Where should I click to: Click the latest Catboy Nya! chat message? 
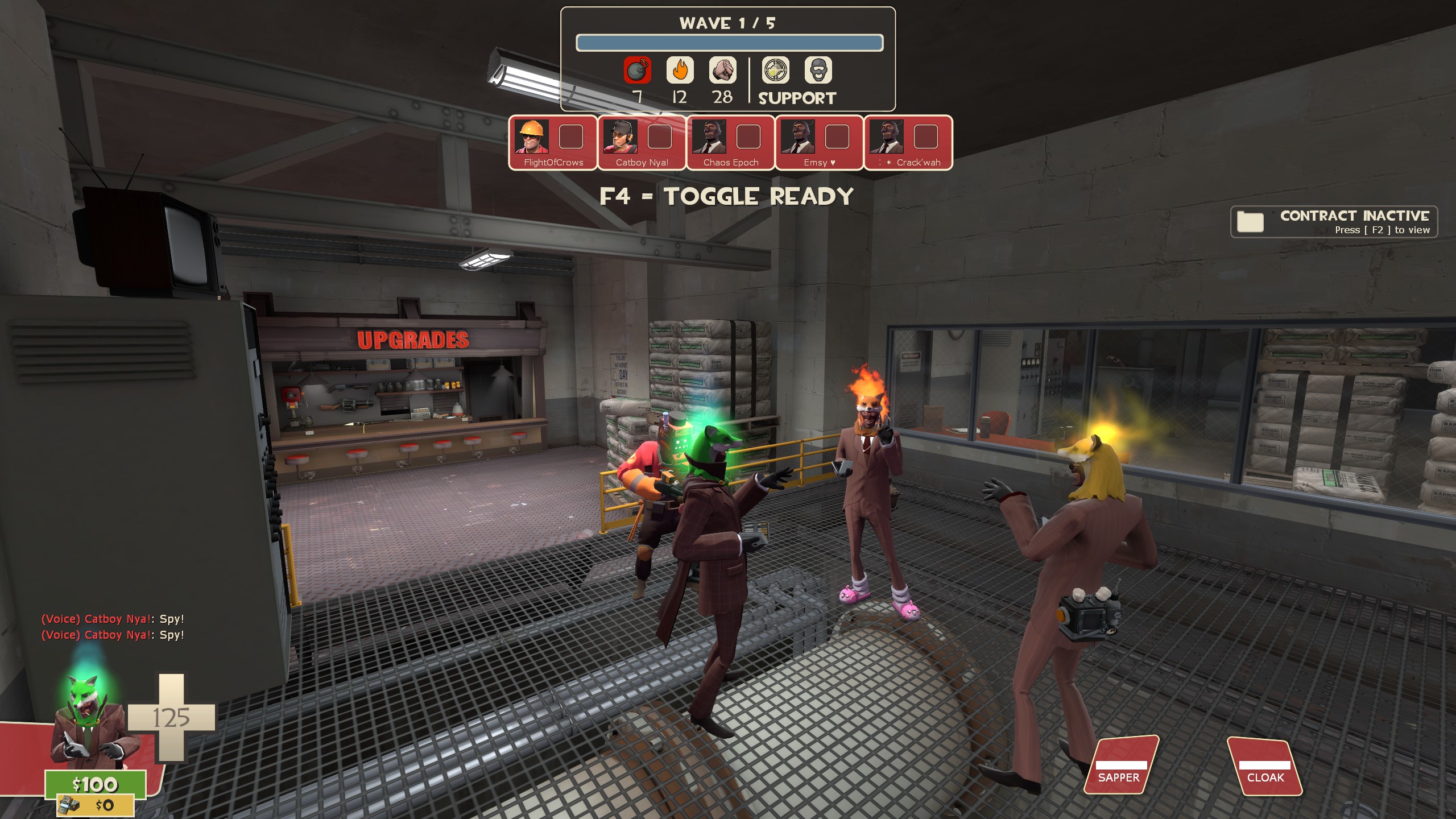(x=113, y=635)
